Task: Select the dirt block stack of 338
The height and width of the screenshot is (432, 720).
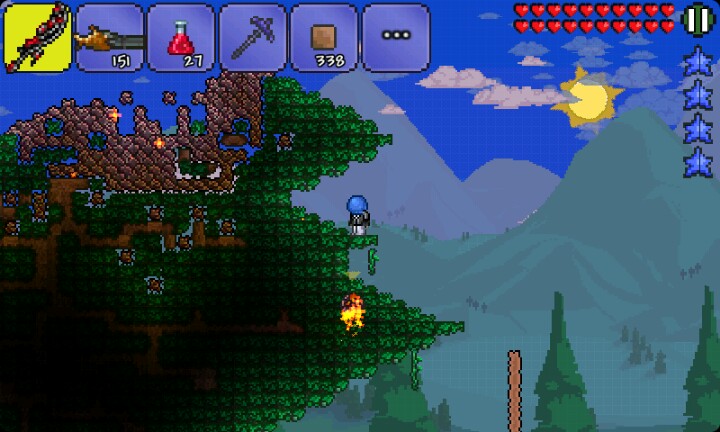Action: coord(324,37)
